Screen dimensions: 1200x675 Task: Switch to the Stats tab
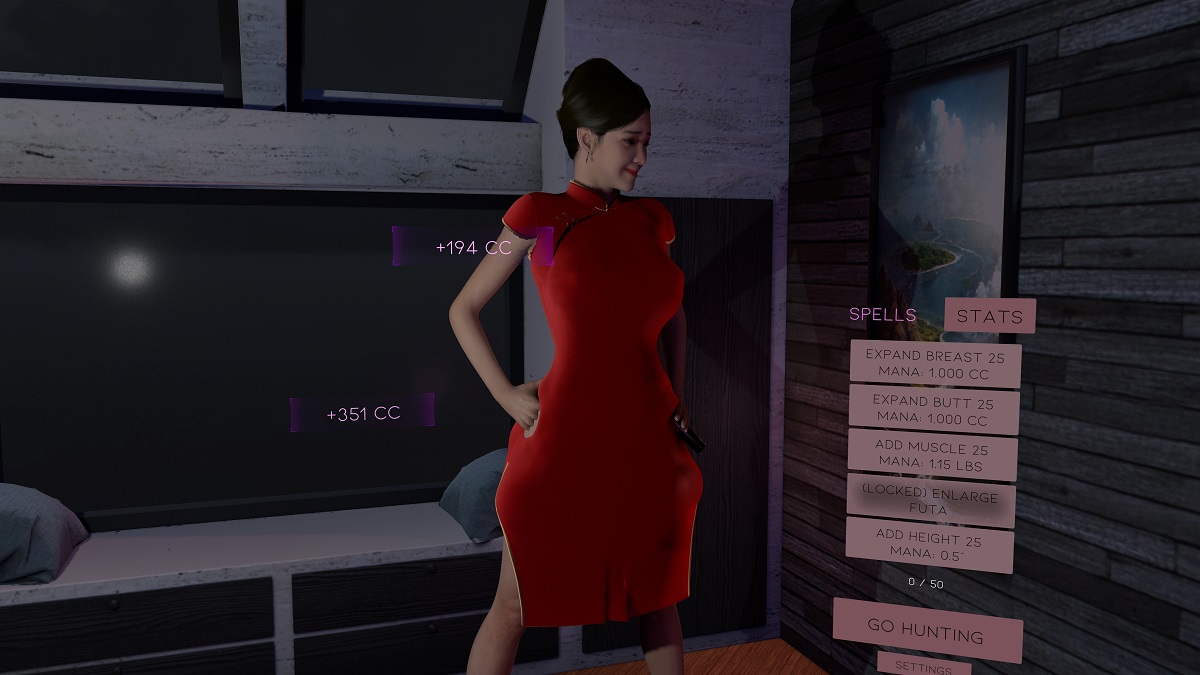pos(989,316)
